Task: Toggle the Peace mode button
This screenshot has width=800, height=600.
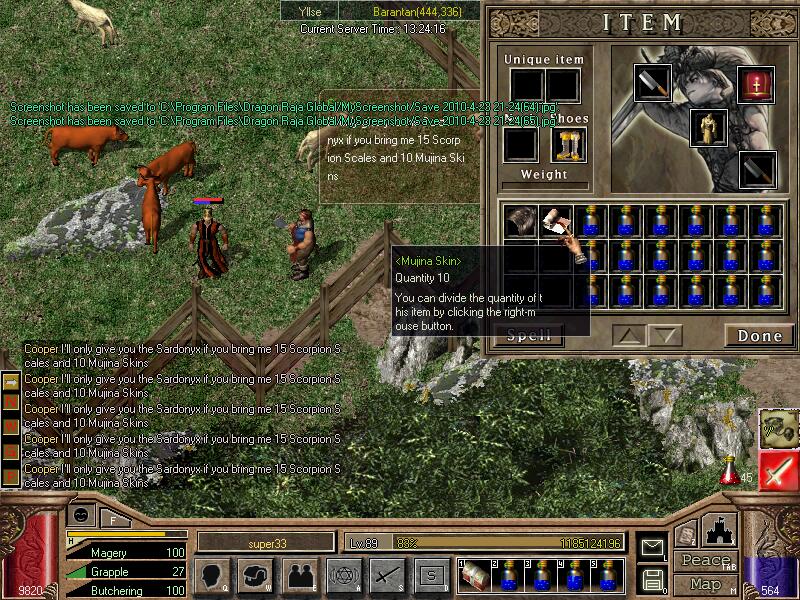Action: pos(705,561)
